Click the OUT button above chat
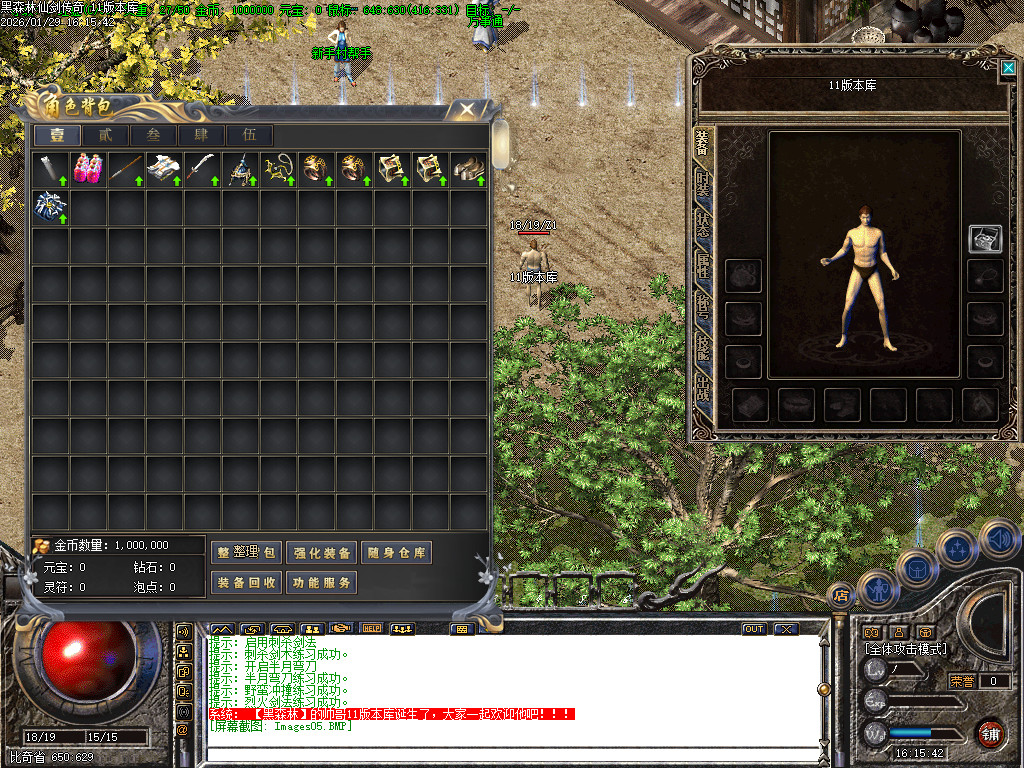The width and height of the screenshot is (1024, 768). point(754,629)
